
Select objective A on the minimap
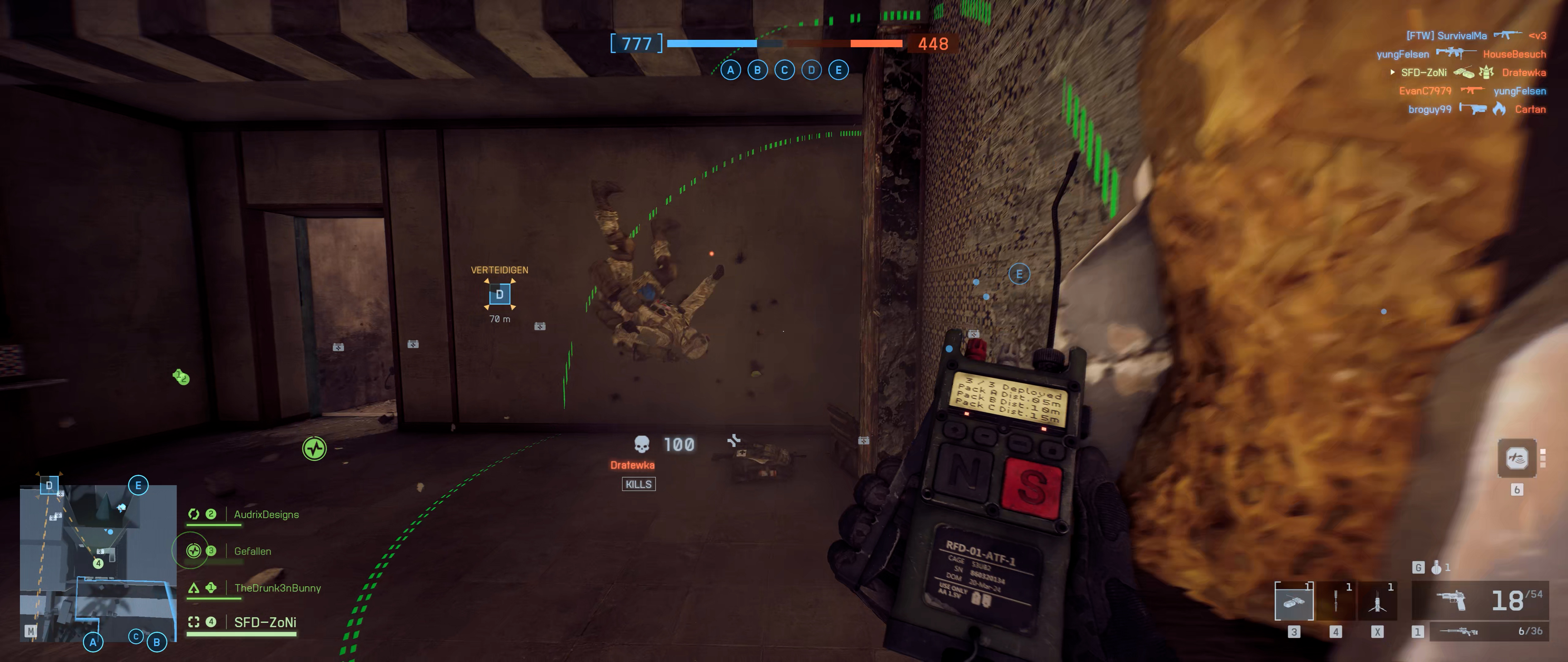coord(93,641)
